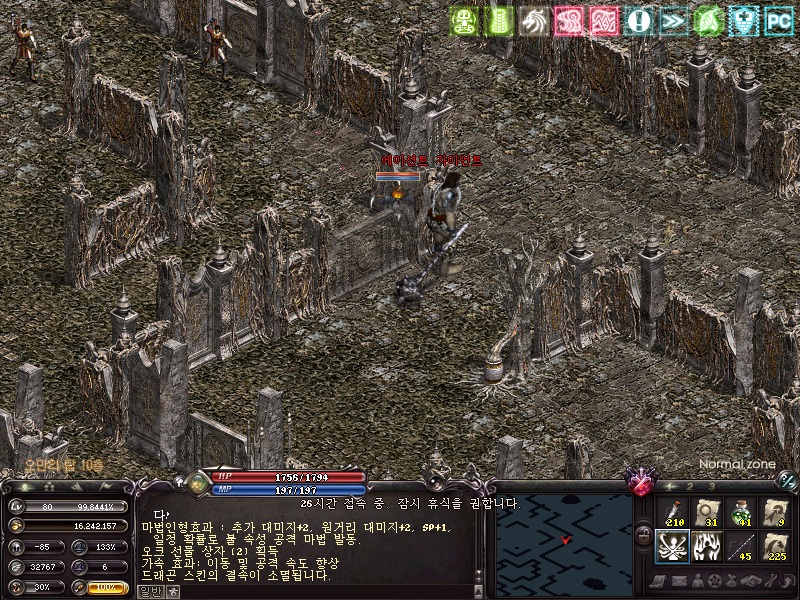Use the scroll with 225 count
Image resolution: width=800 pixels, height=600 pixels.
774,546
